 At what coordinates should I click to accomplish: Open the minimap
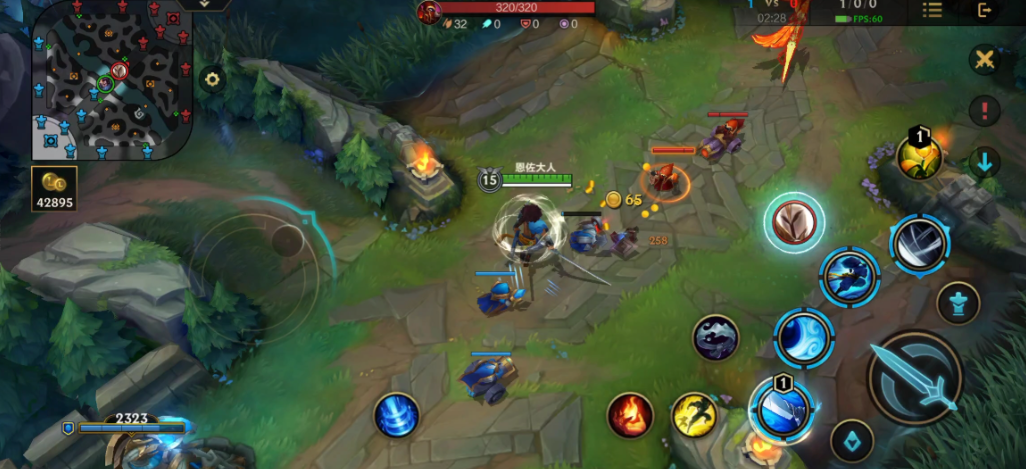coord(112,80)
